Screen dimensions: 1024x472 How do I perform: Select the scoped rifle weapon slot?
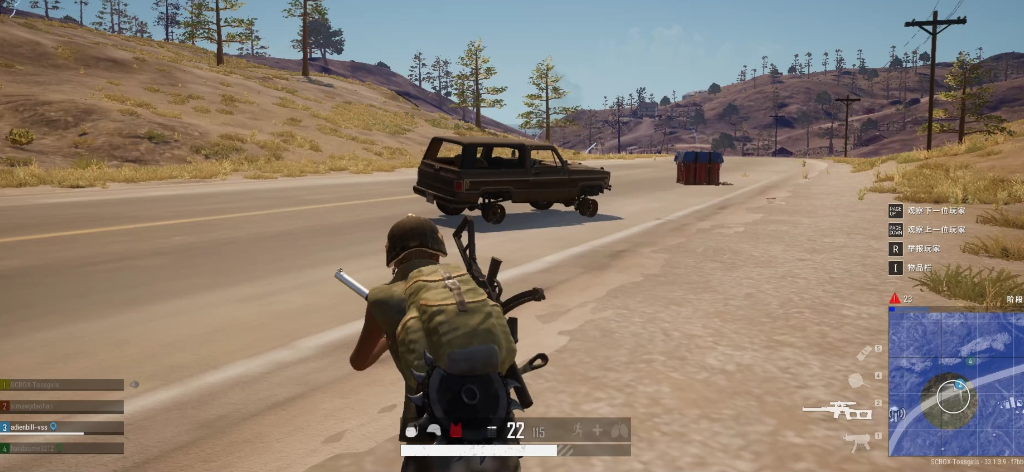tap(838, 410)
